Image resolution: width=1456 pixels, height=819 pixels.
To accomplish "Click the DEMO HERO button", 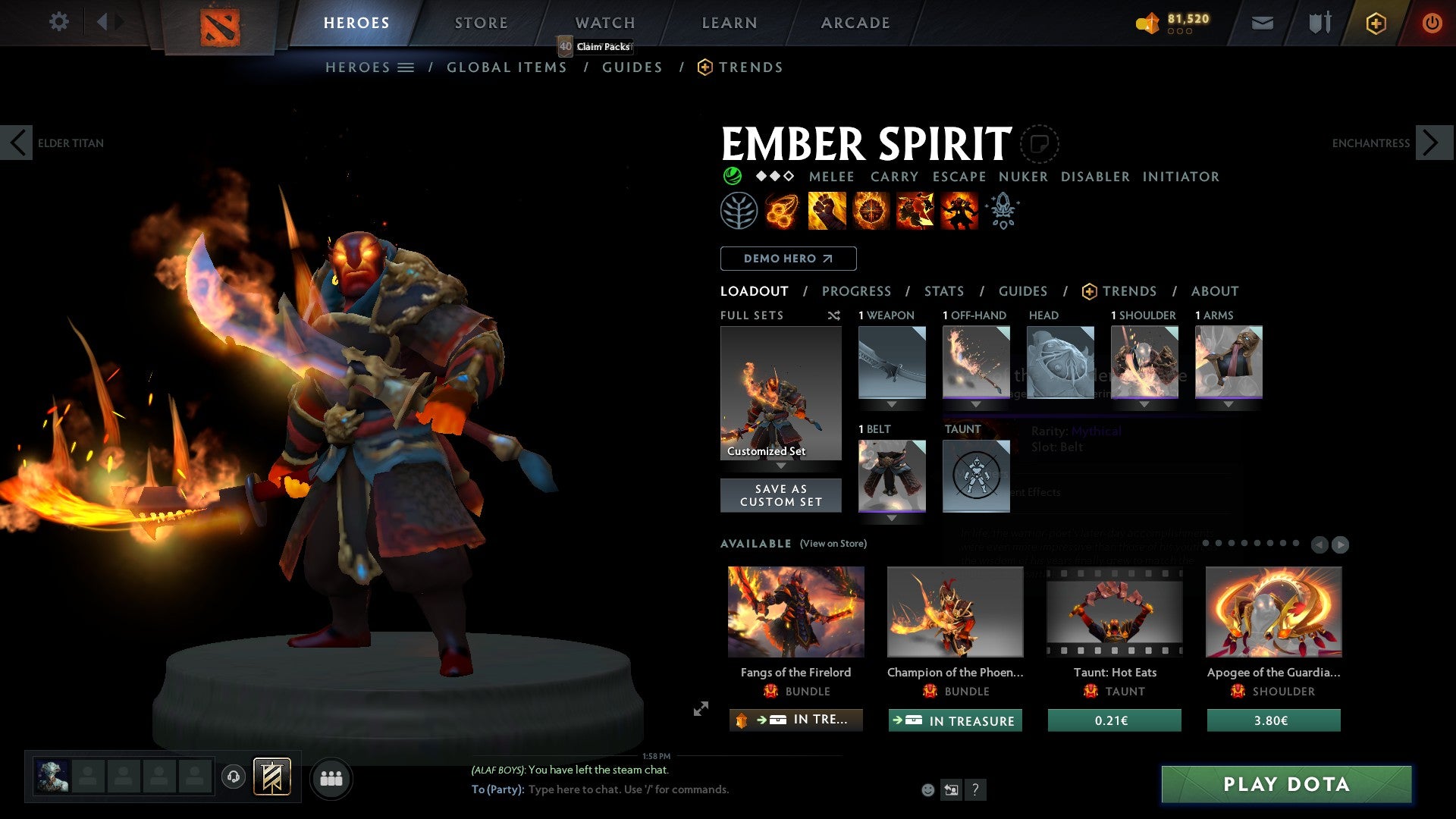I will (x=787, y=258).
